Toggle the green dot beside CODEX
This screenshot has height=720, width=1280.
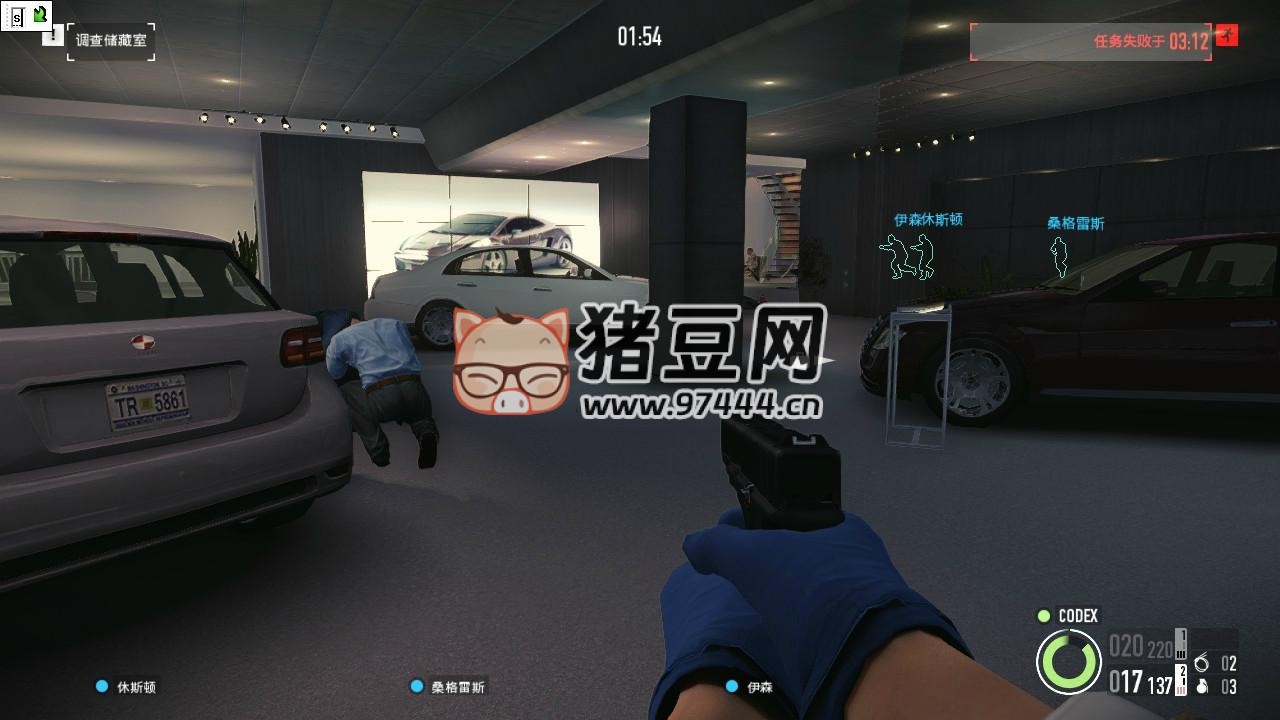point(1042,617)
